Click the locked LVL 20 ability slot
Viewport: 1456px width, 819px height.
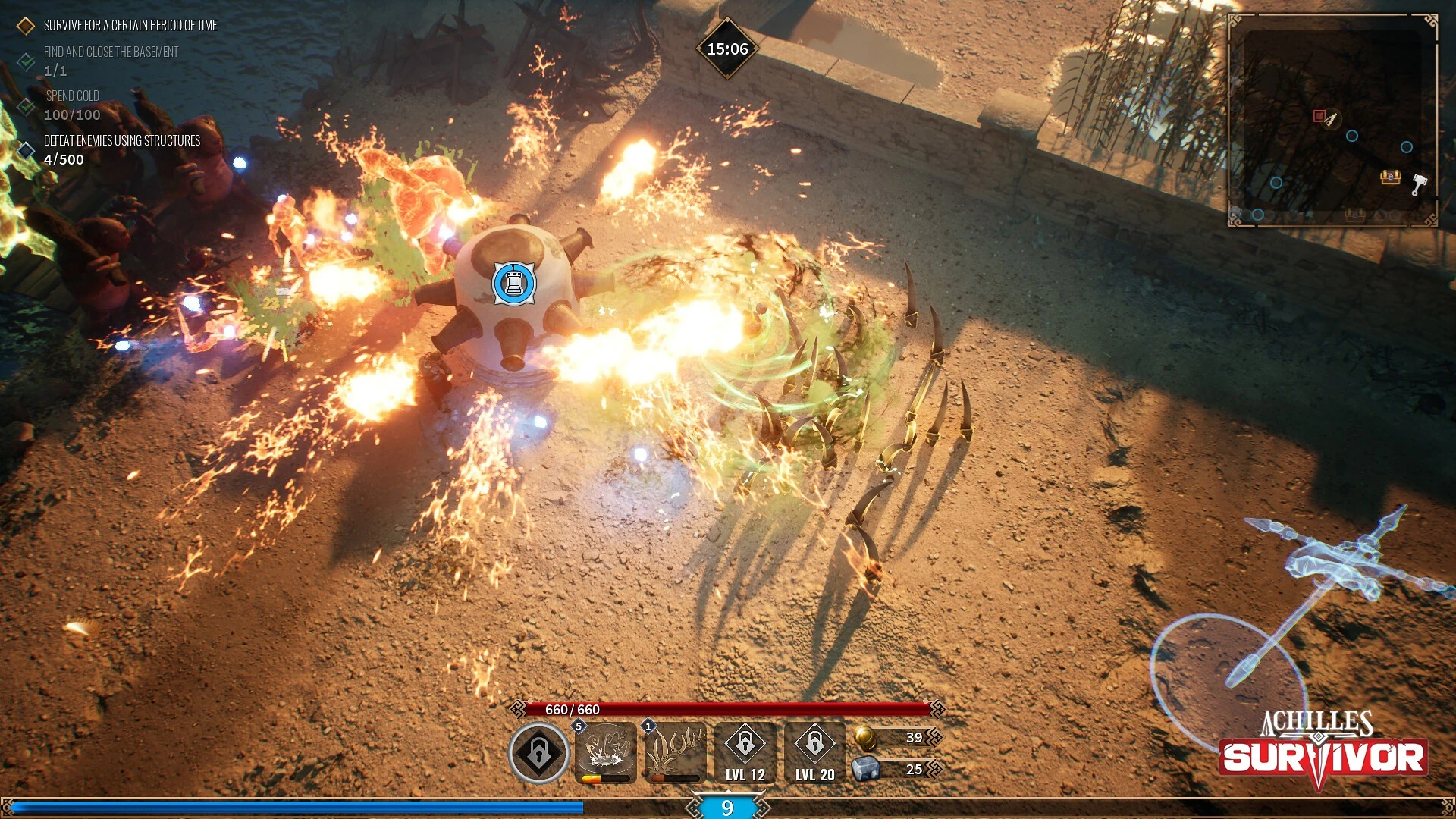814,752
